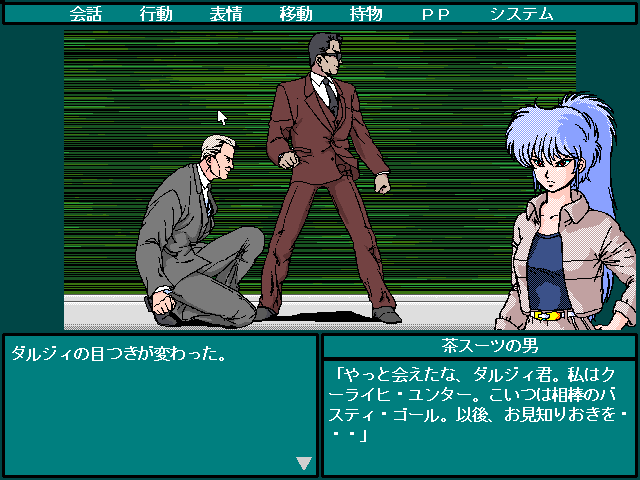Click the PP menu entry
This screenshot has height=480, width=640.
436,14
